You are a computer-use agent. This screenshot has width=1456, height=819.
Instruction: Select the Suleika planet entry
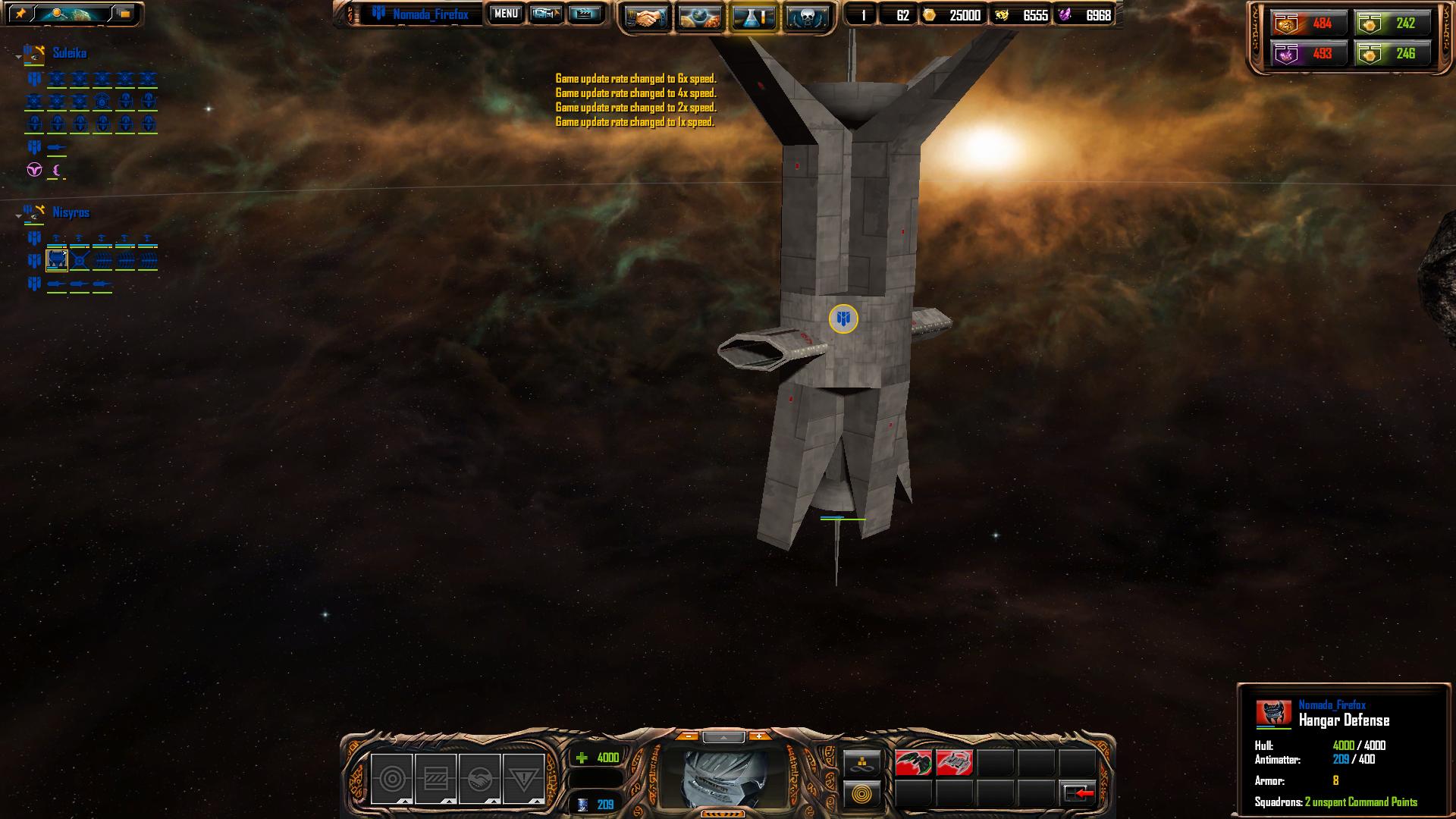point(69,53)
